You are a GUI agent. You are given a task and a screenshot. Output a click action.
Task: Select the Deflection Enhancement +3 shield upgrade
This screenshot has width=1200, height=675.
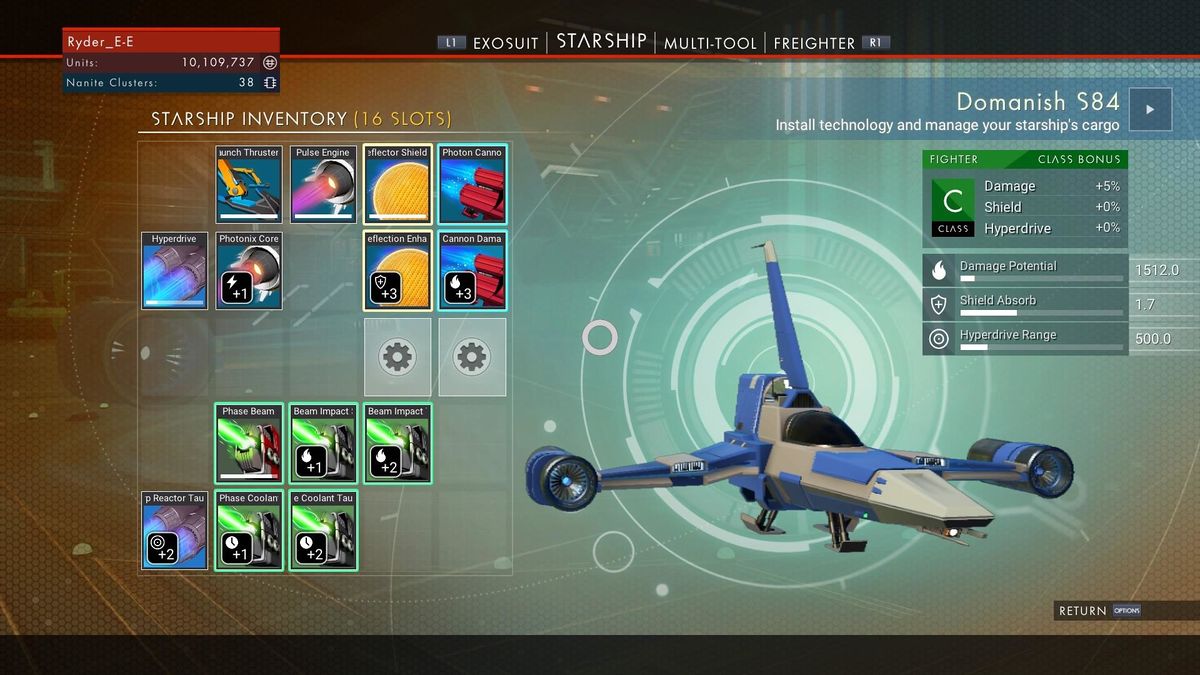pyautogui.click(x=397, y=270)
